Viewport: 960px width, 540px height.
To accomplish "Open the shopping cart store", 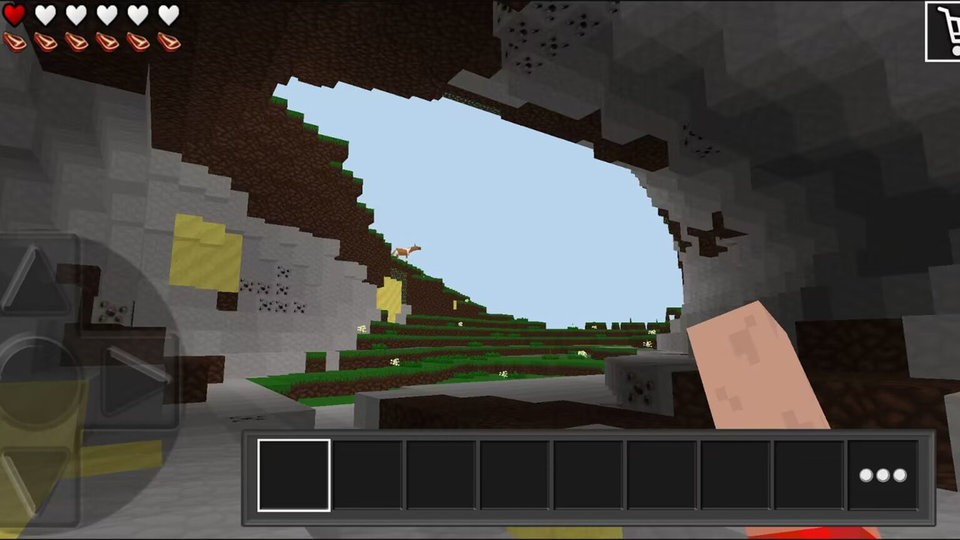I will coord(942,30).
